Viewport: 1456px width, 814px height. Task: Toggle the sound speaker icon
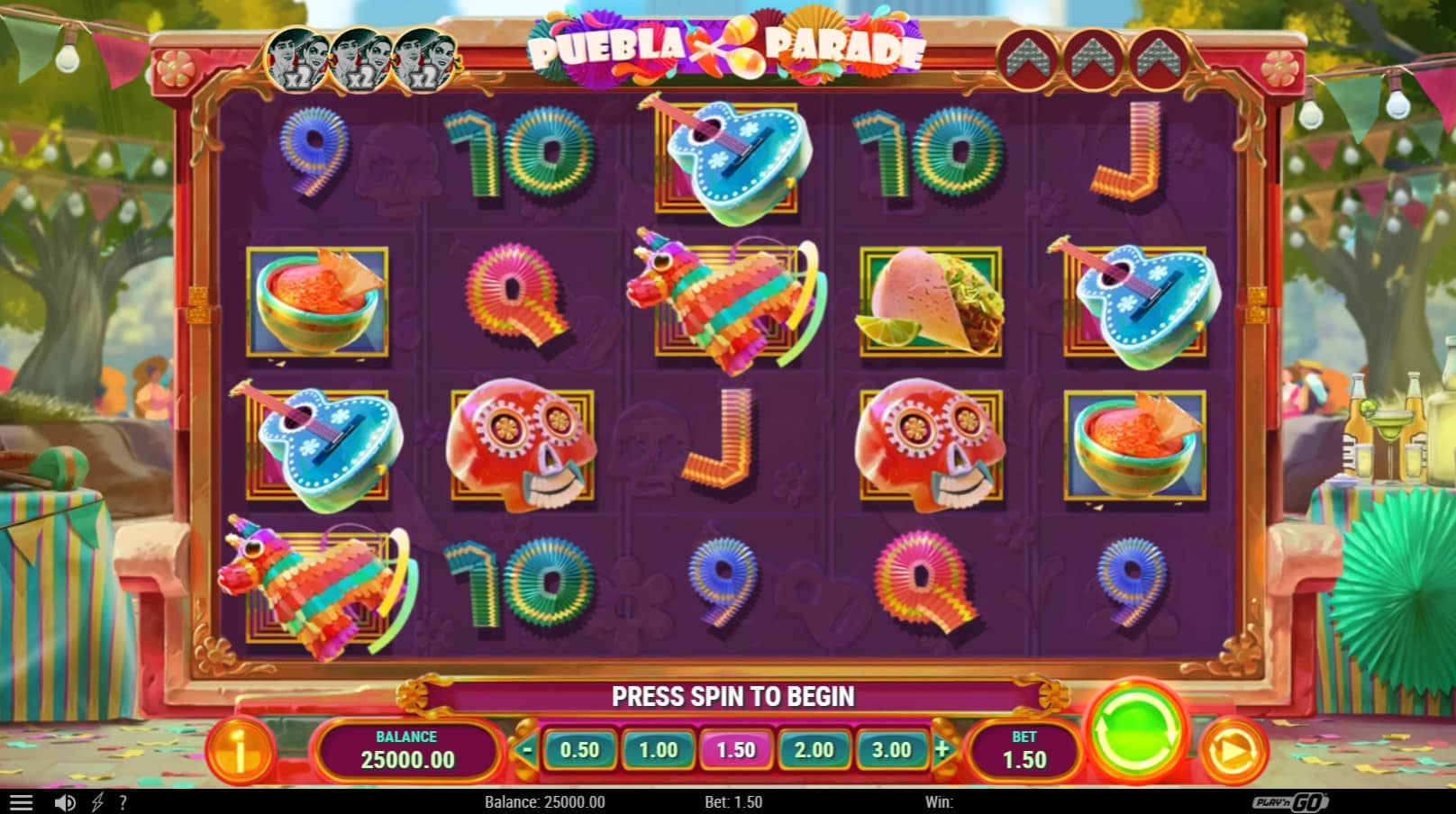pos(65,802)
